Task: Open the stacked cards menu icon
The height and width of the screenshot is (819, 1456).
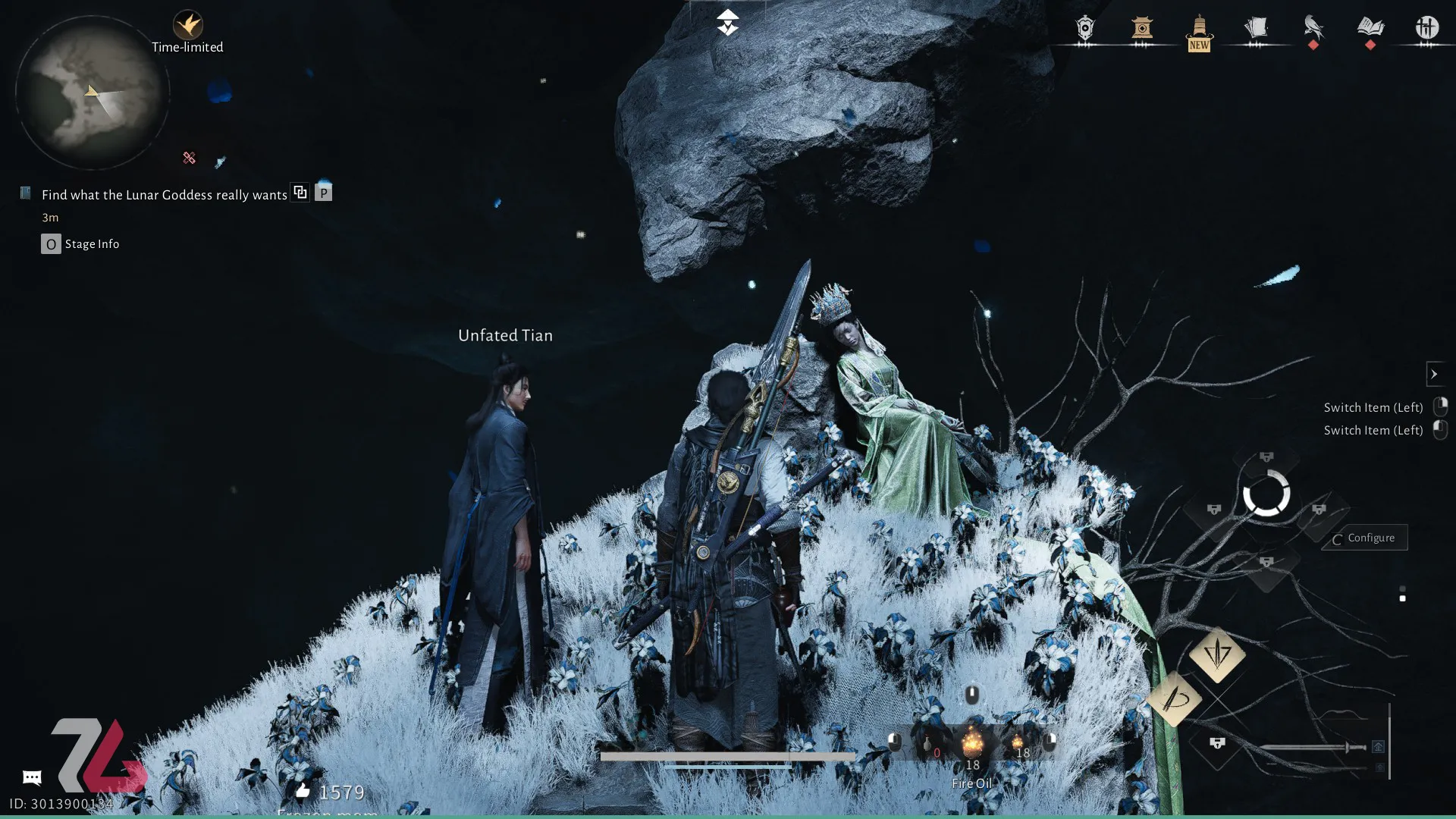Action: [1256, 29]
